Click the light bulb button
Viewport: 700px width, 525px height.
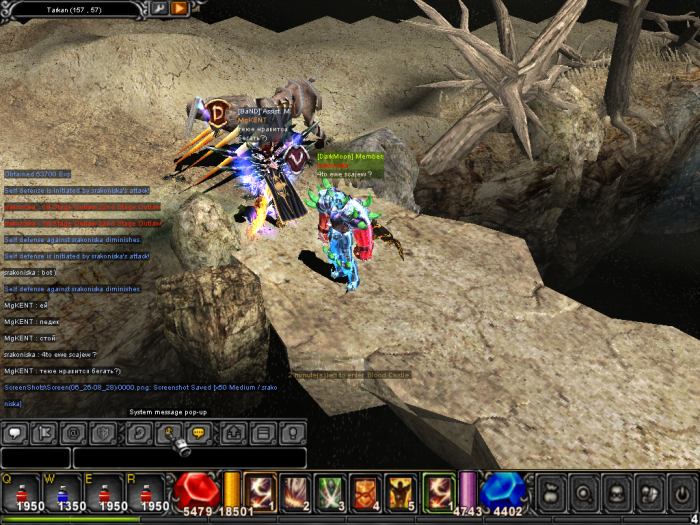(293, 434)
